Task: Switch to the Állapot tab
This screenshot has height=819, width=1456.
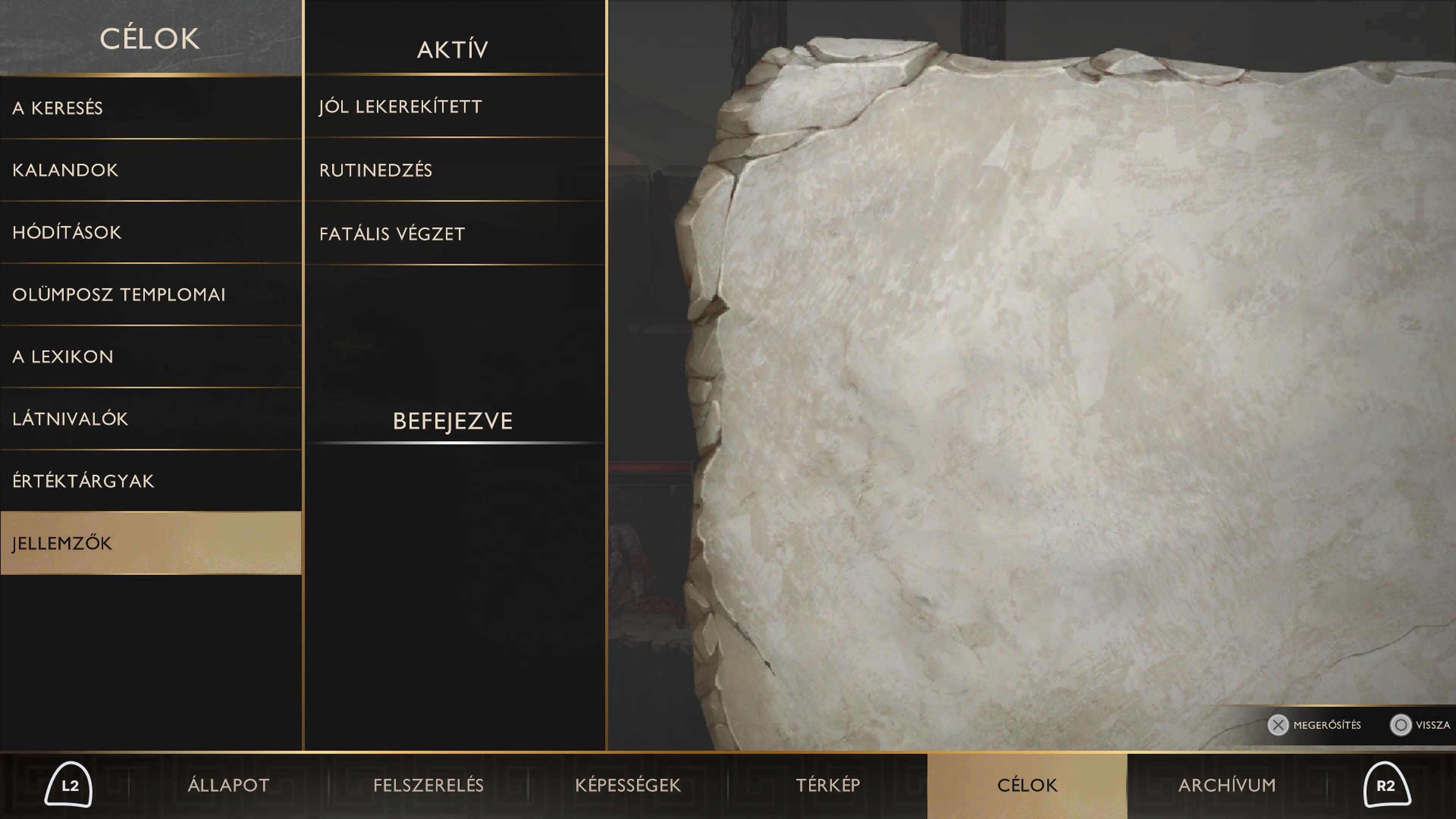Action: [228, 785]
